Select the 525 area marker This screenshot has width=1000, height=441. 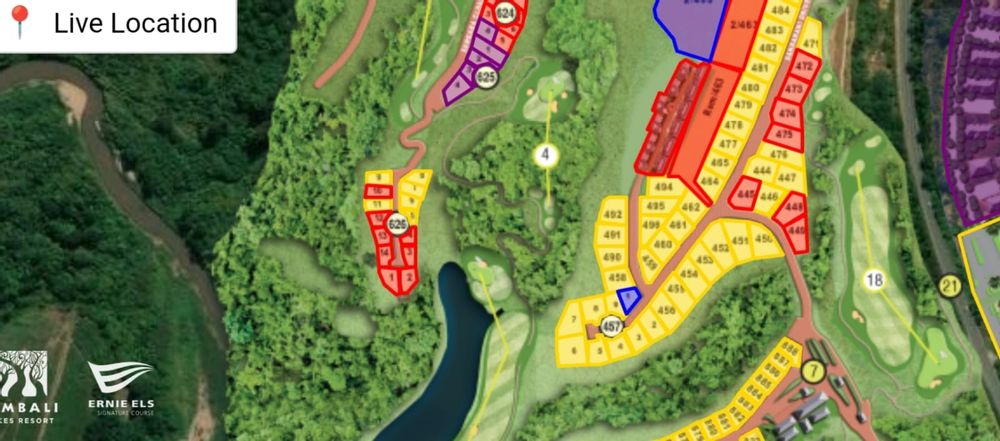tap(487, 76)
